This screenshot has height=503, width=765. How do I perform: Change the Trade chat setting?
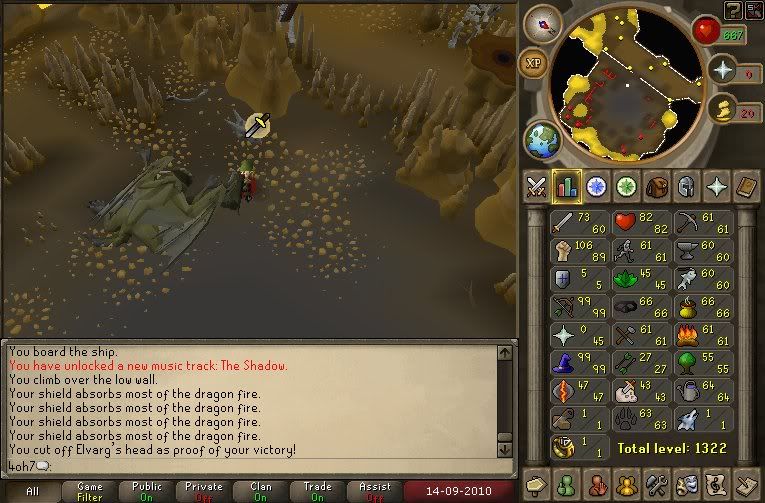318,492
